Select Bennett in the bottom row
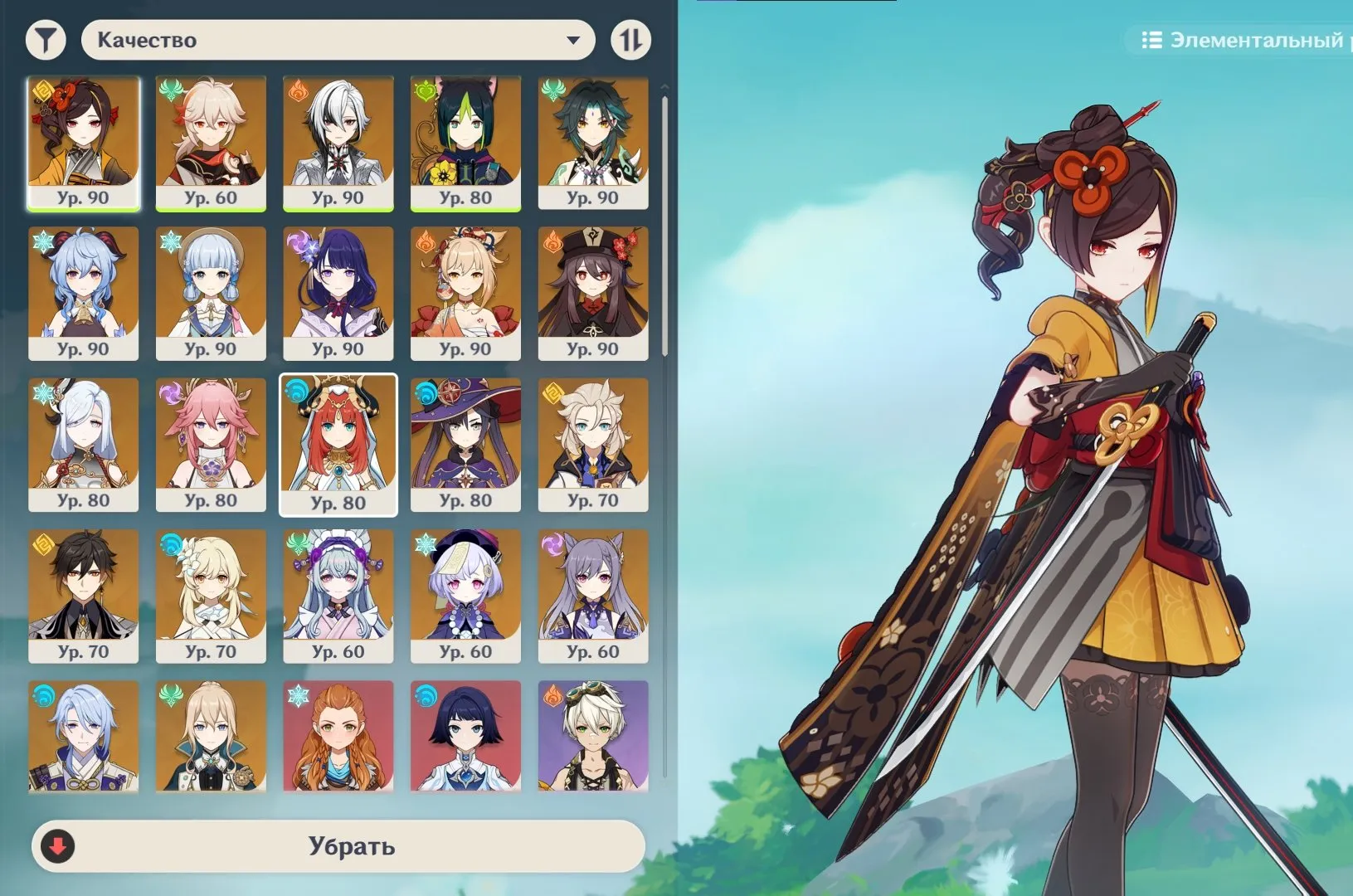This screenshot has height=896, width=1353. pyautogui.click(x=593, y=737)
